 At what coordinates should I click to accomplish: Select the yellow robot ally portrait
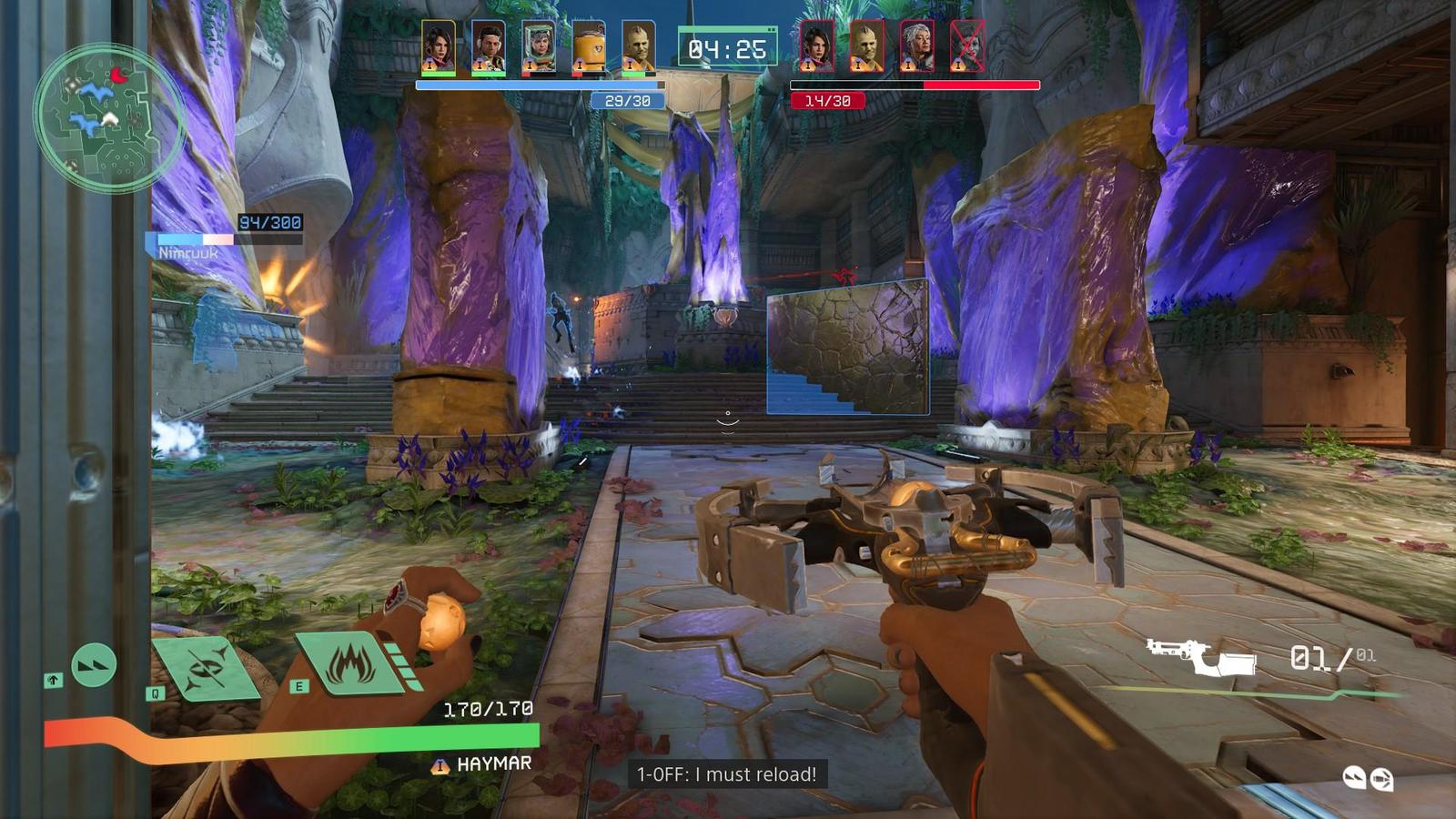[x=588, y=47]
